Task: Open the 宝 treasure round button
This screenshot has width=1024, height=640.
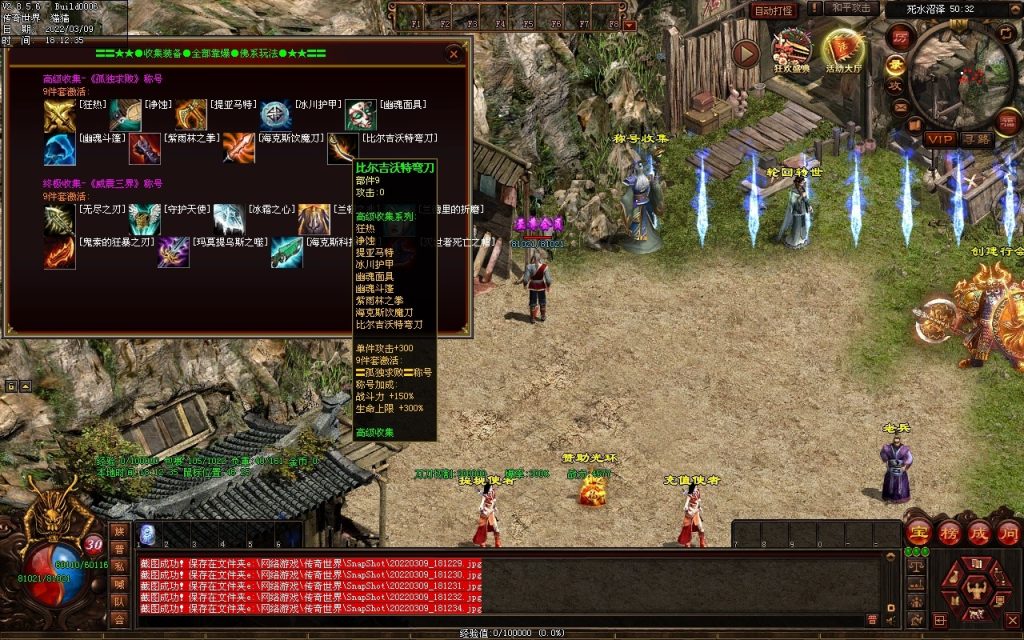Action: pyautogui.click(x=918, y=533)
